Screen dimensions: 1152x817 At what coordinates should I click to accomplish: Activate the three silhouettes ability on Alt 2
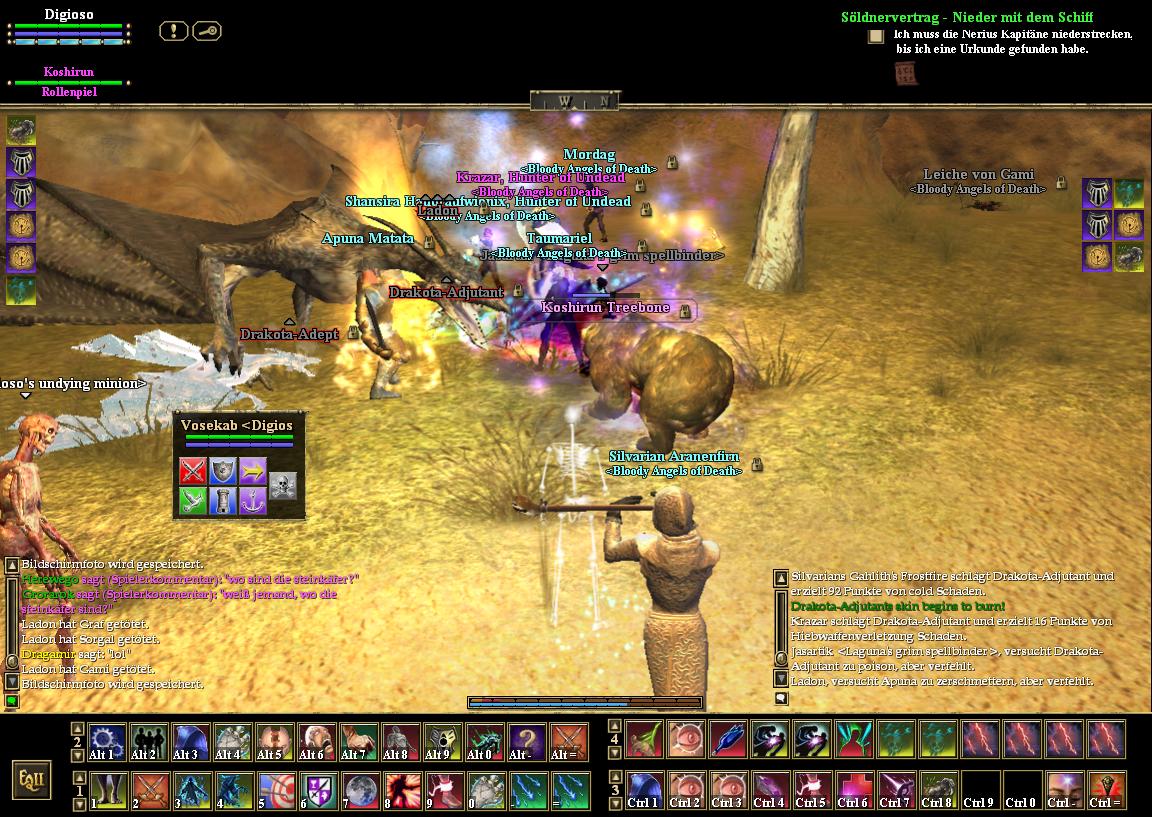click(149, 742)
